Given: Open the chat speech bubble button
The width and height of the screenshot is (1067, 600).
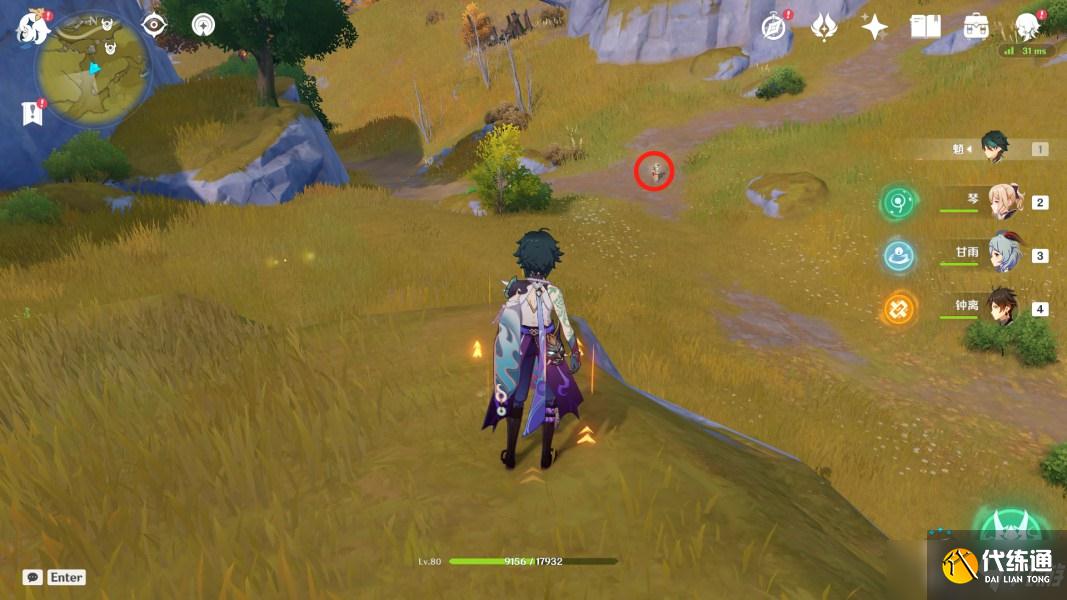Looking at the screenshot, I should (33, 577).
